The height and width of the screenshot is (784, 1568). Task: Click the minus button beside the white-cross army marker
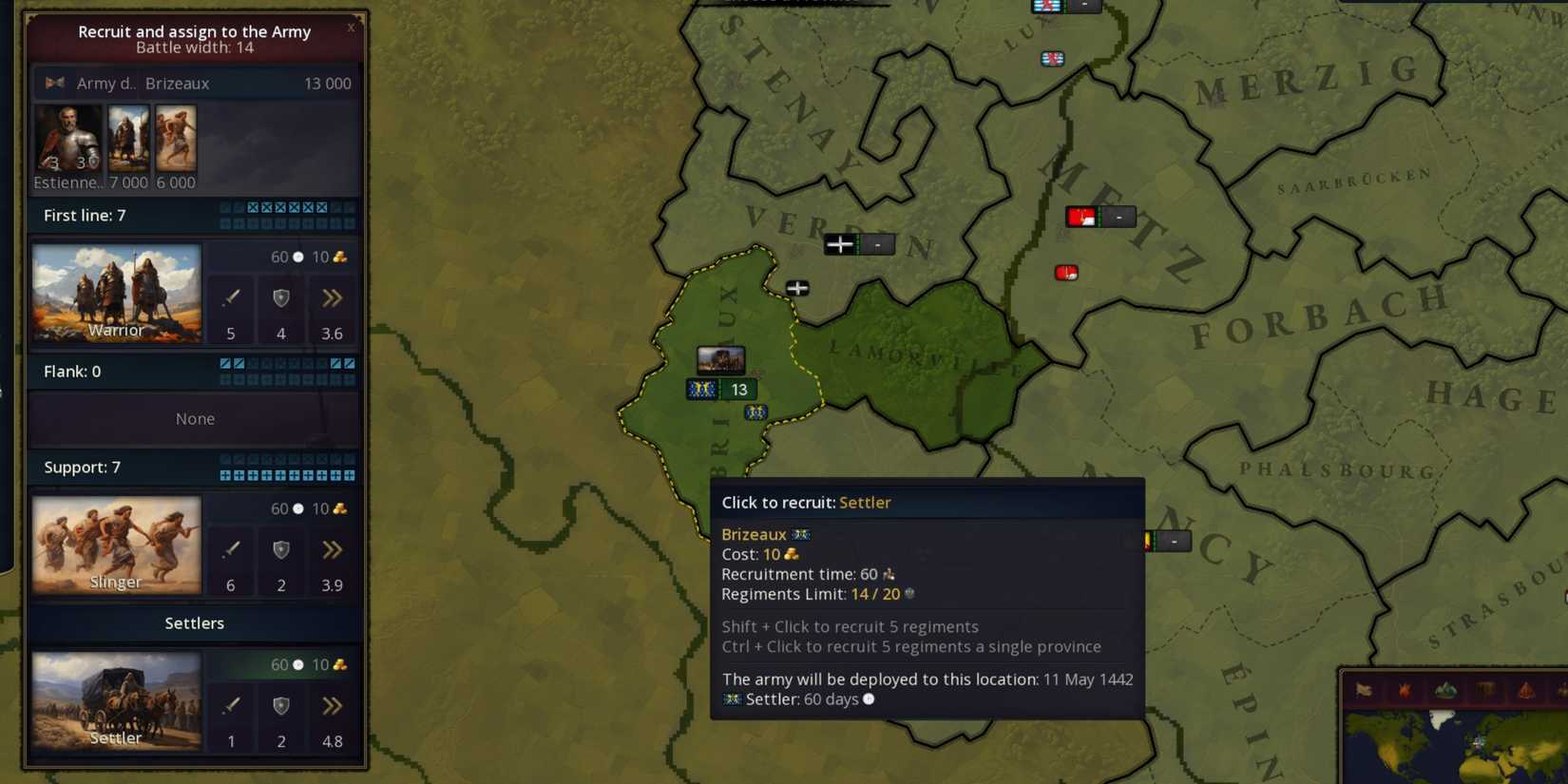[878, 244]
